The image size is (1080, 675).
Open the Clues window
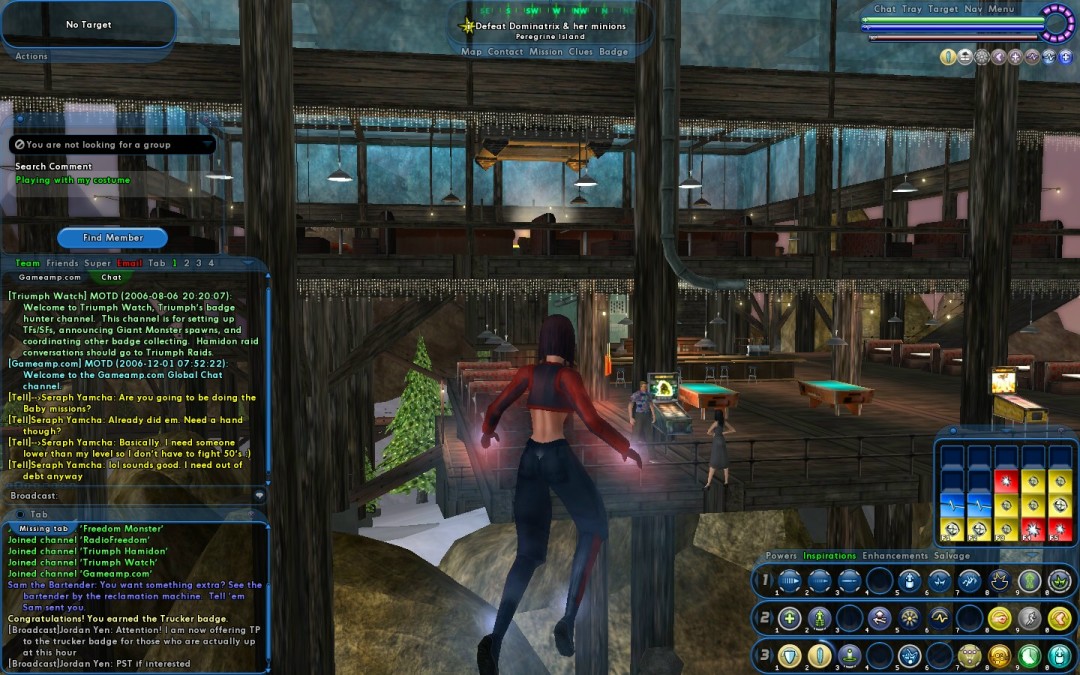click(581, 52)
